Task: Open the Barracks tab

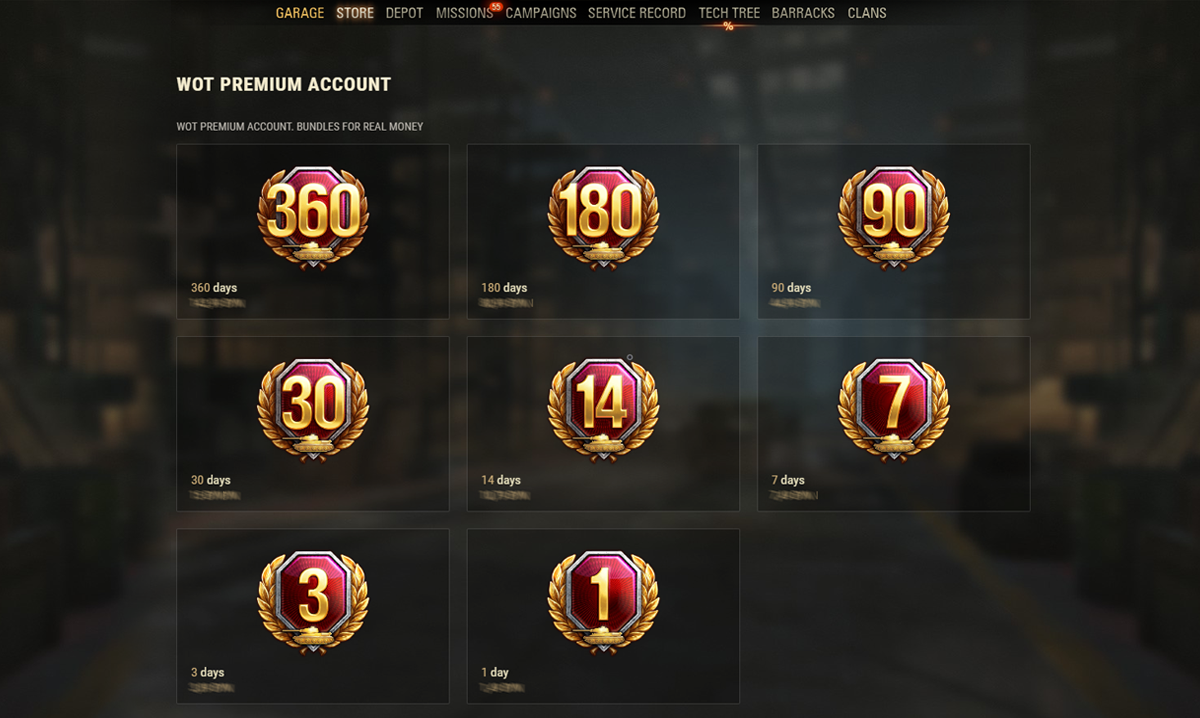Action: [x=803, y=13]
